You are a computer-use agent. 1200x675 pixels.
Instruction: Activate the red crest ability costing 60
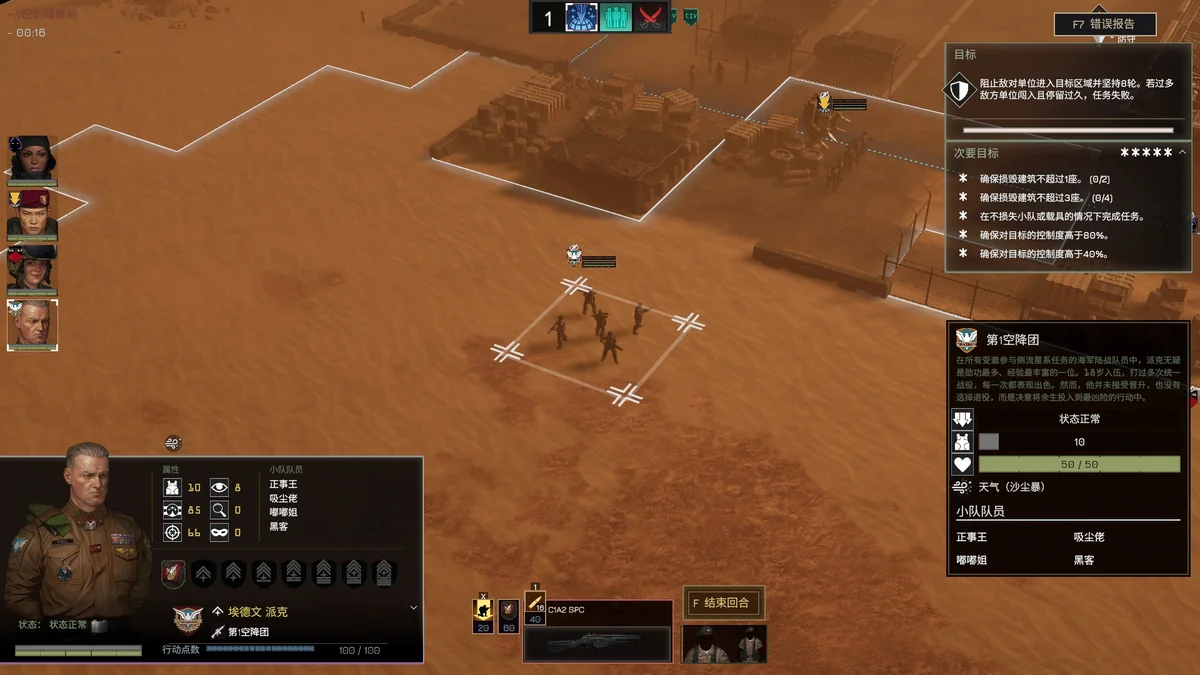click(509, 611)
